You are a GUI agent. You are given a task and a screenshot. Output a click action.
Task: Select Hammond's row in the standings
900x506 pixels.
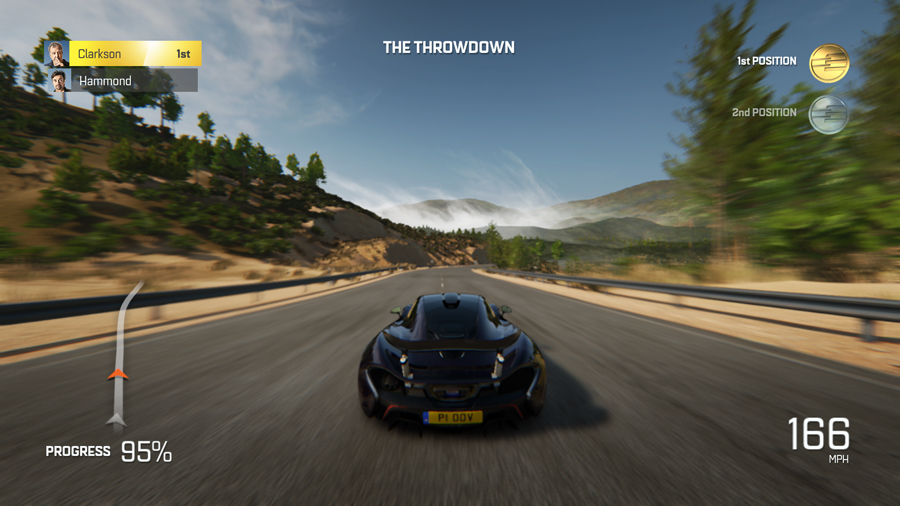(122, 81)
